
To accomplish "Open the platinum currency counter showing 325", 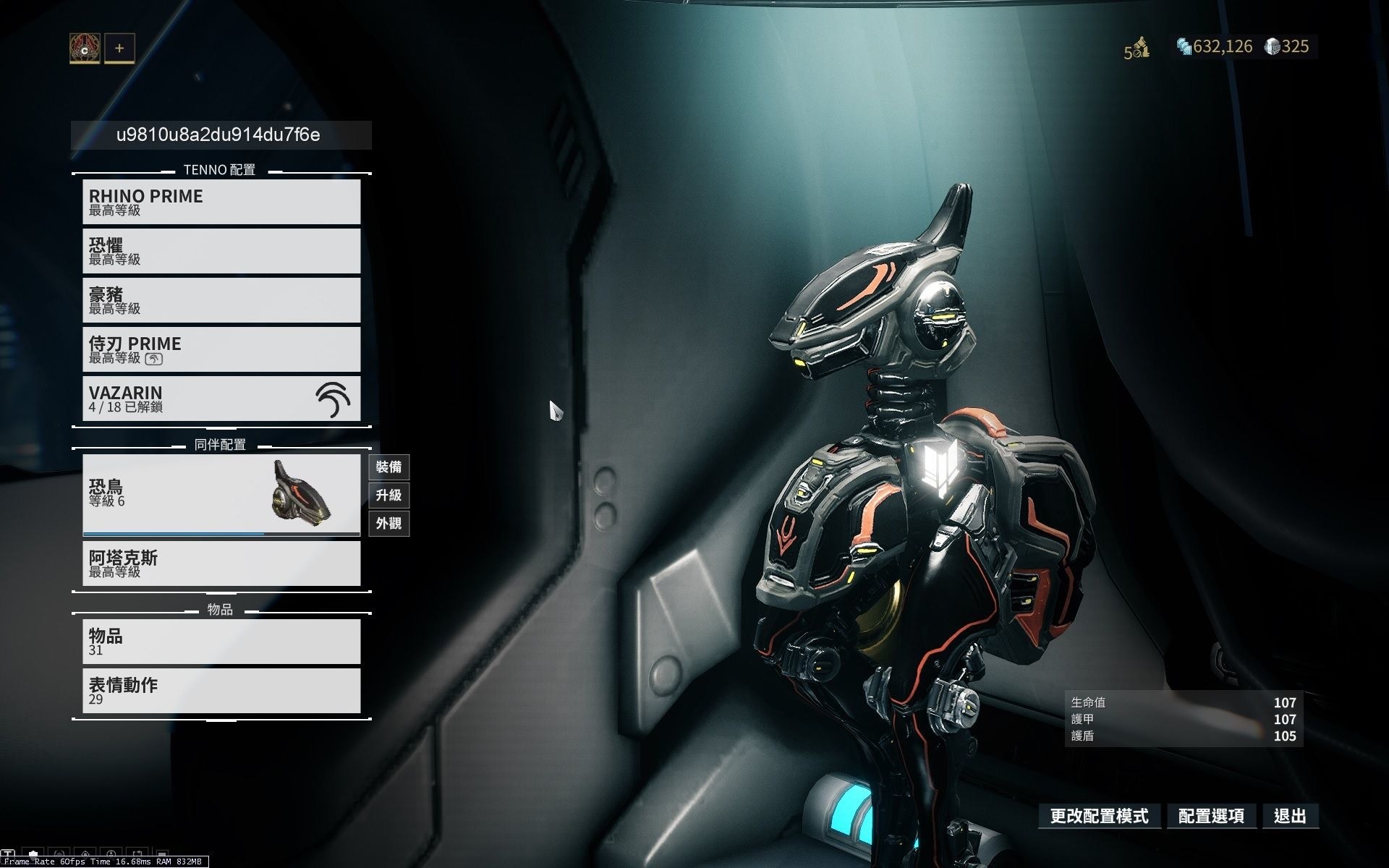I will (1287, 47).
